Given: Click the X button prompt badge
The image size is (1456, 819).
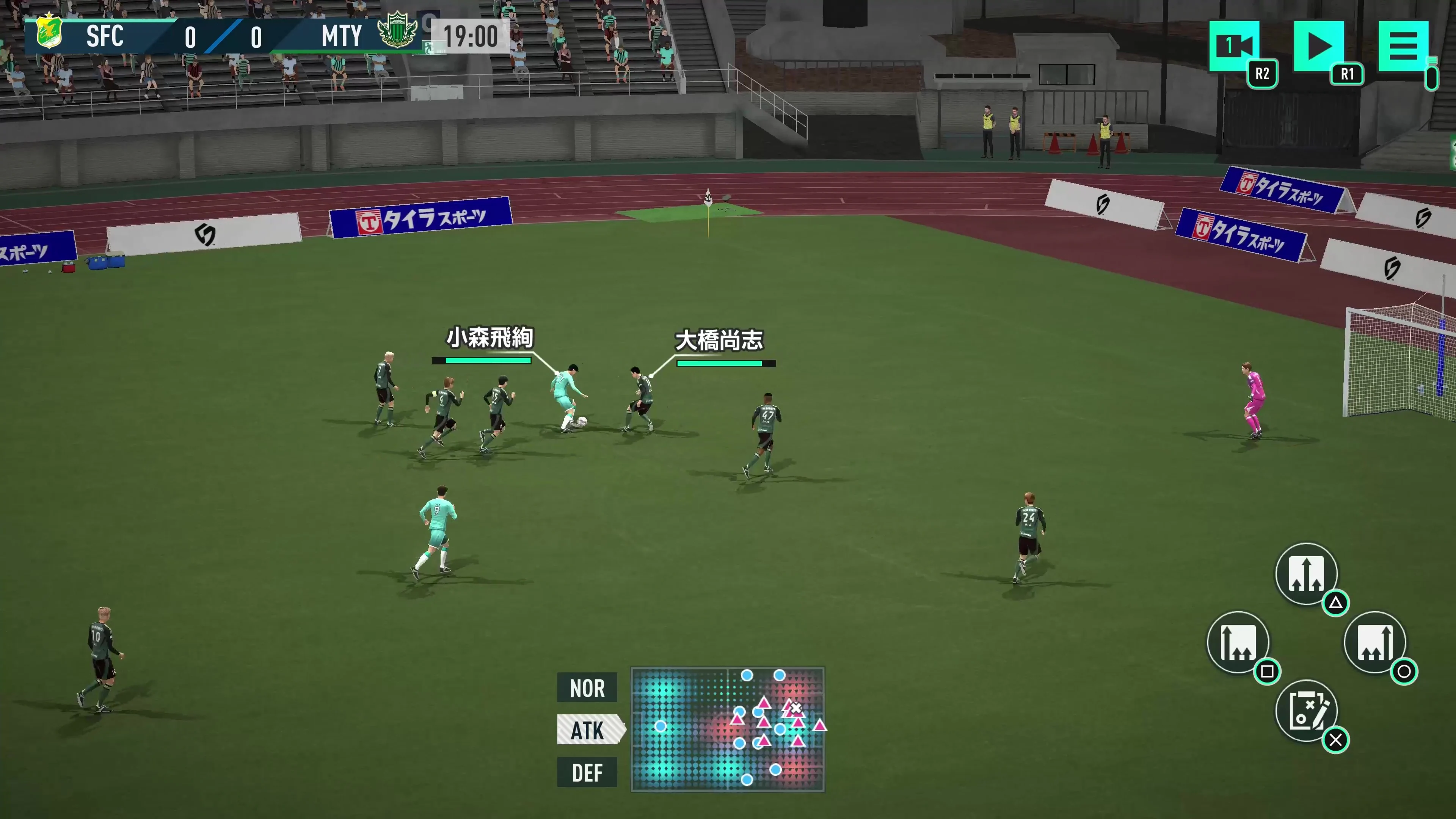Looking at the screenshot, I should (x=1336, y=739).
